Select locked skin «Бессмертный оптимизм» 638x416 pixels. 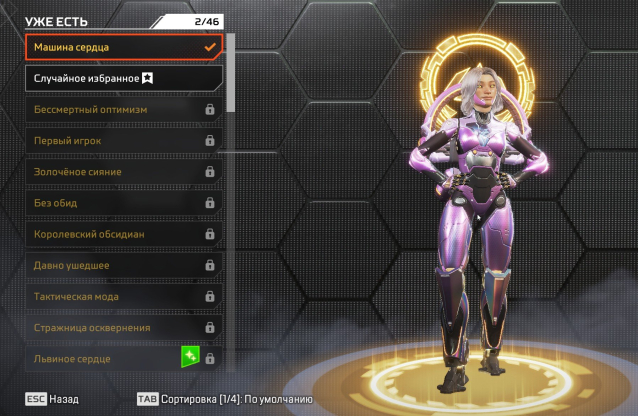click(123, 109)
